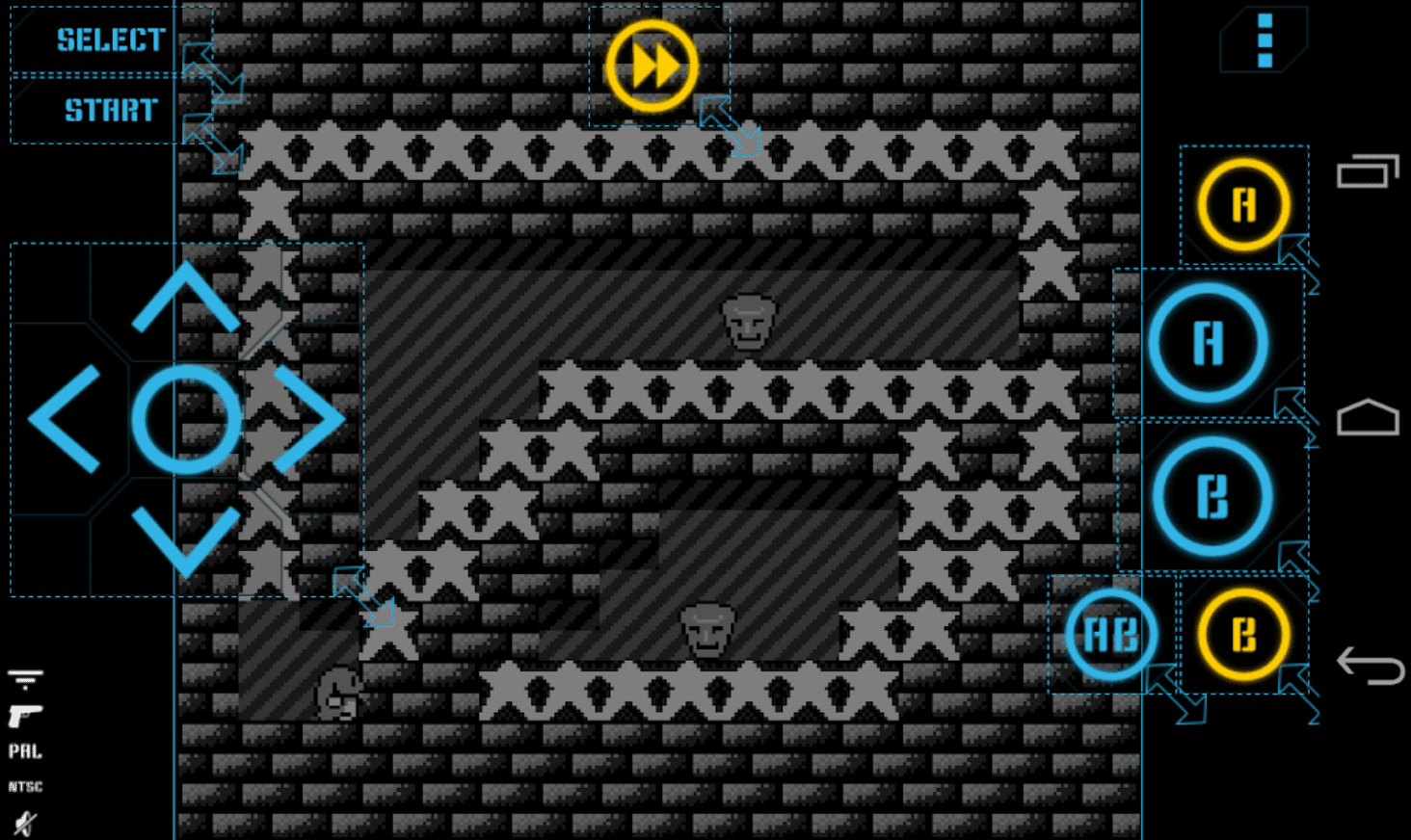
Task: Tap the yellow fast-forward icon
Action: tap(654, 64)
